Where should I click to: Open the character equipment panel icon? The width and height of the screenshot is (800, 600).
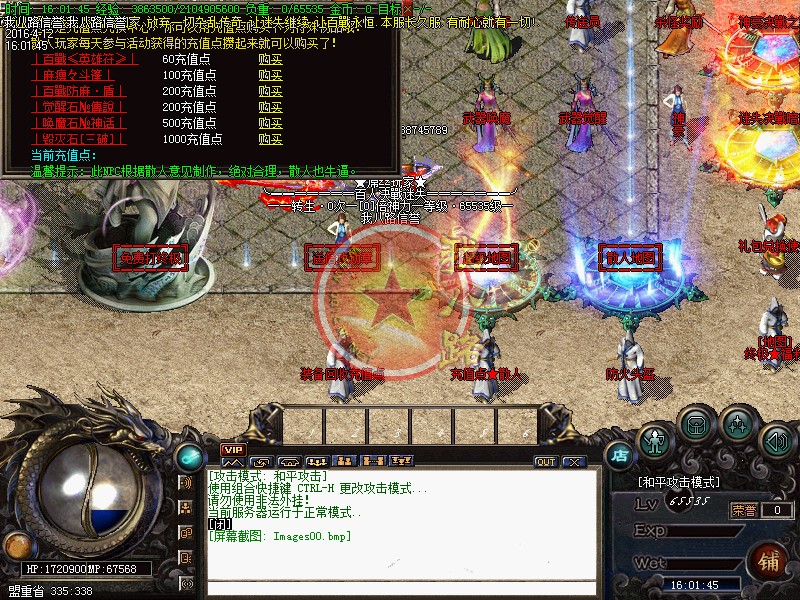pyautogui.click(x=655, y=440)
